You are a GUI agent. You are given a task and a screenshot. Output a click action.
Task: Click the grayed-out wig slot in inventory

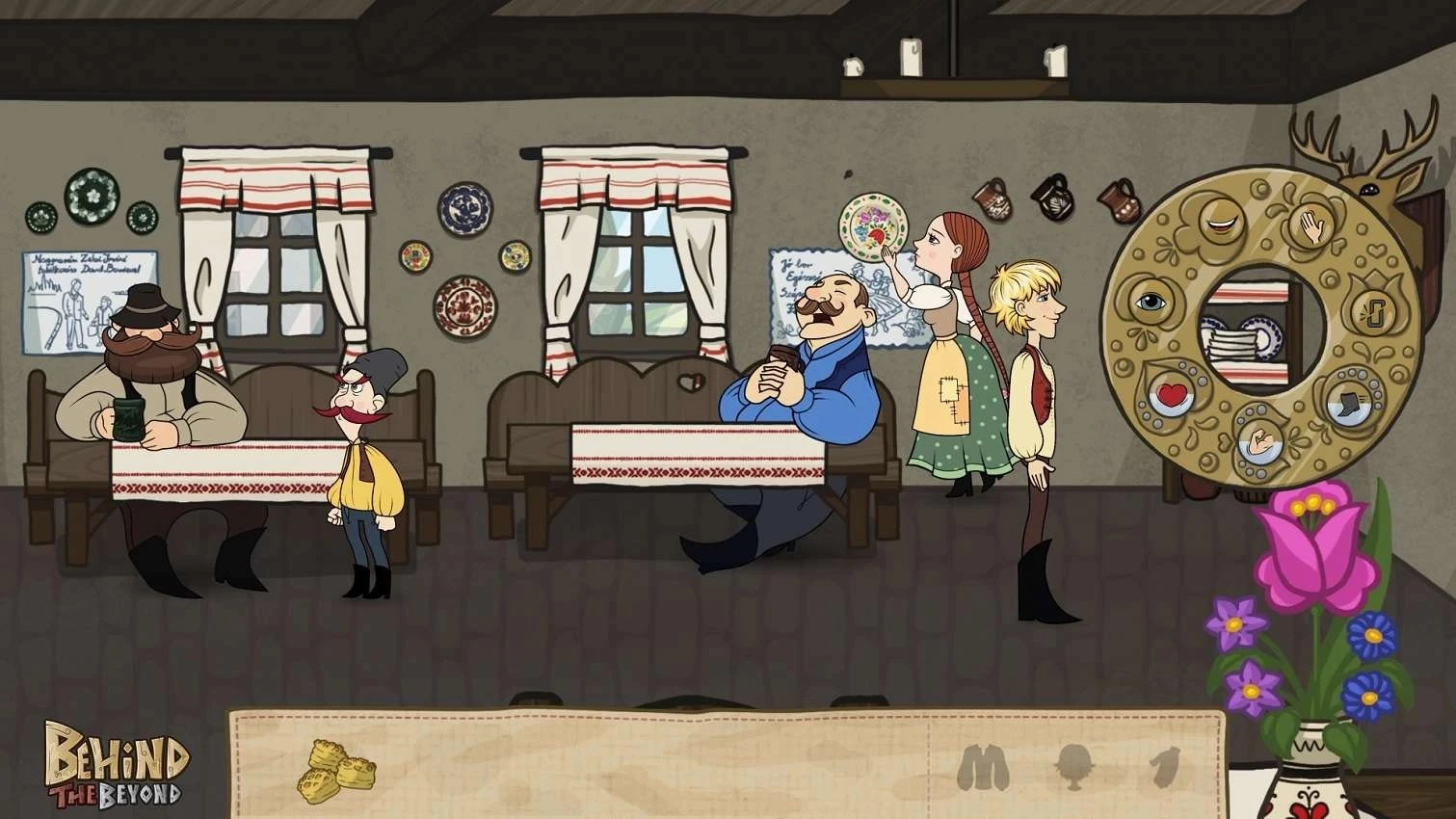pos(1072,765)
